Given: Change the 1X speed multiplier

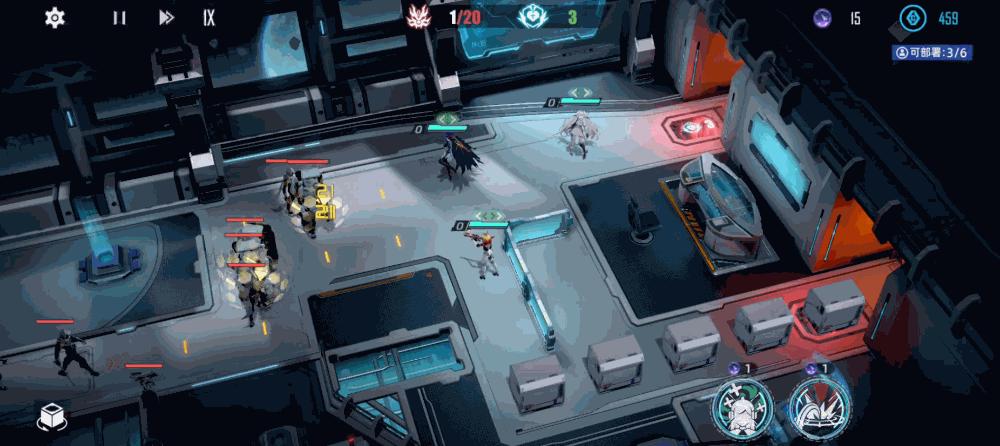Looking at the screenshot, I should click(208, 17).
